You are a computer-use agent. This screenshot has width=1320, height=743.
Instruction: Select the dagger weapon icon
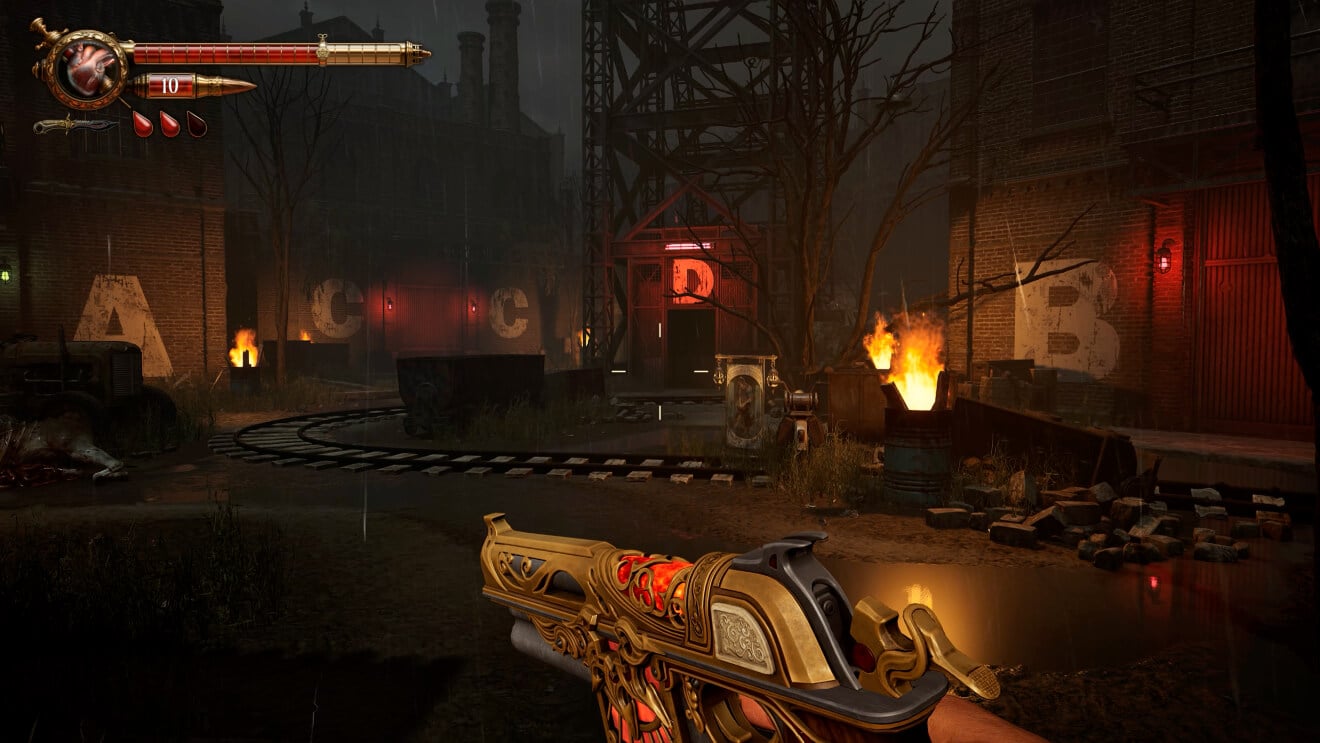coord(75,126)
